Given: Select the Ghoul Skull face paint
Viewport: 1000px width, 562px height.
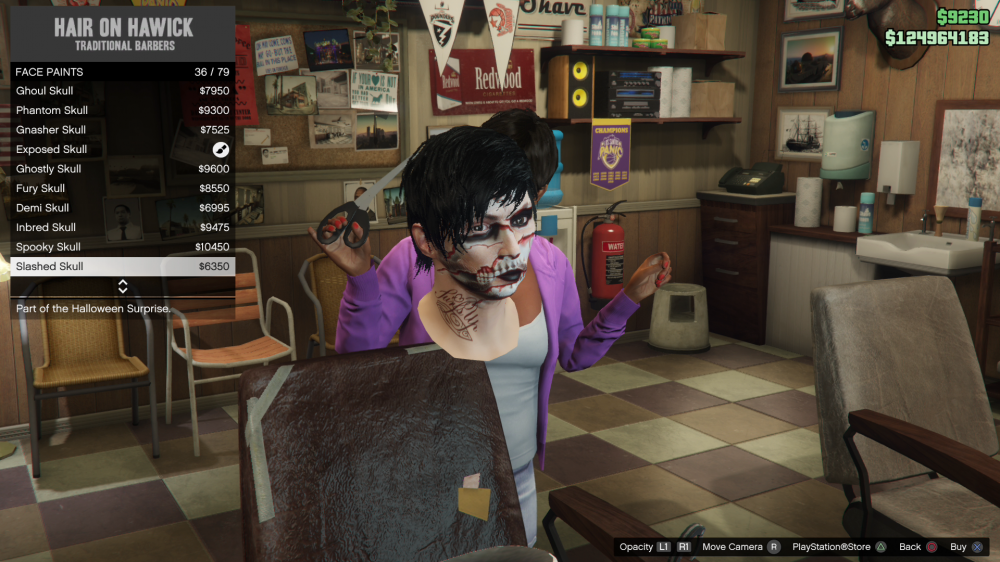Looking at the screenshot, I should click(122, 91).
